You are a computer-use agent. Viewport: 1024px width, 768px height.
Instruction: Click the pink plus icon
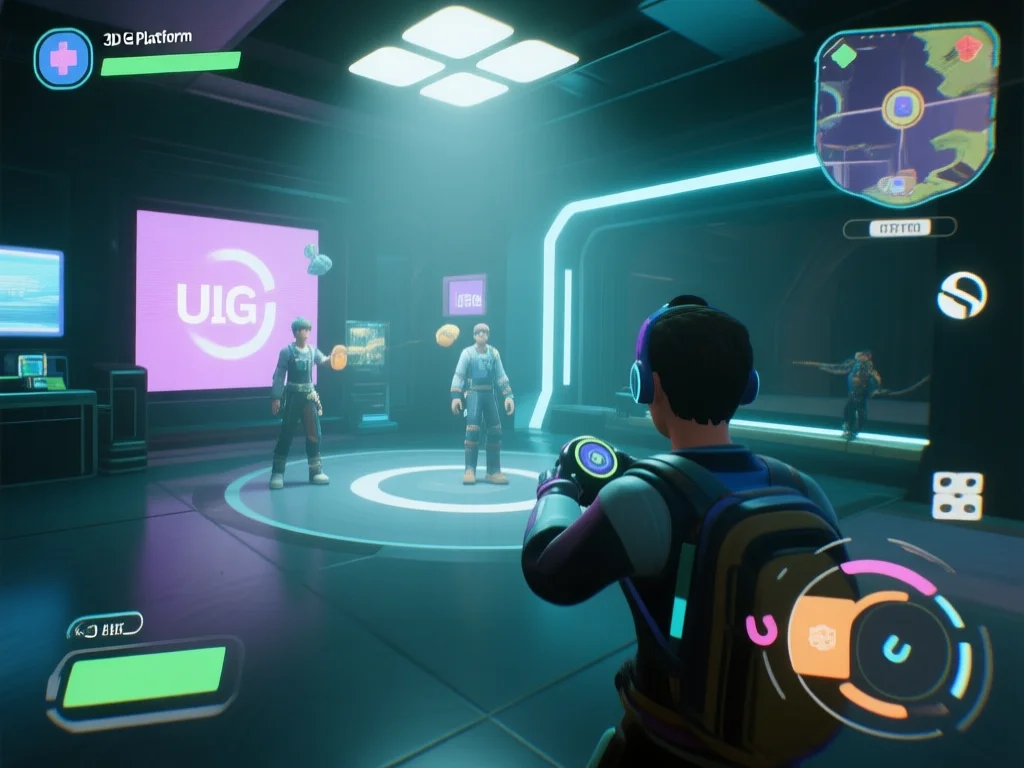(62, 59)
